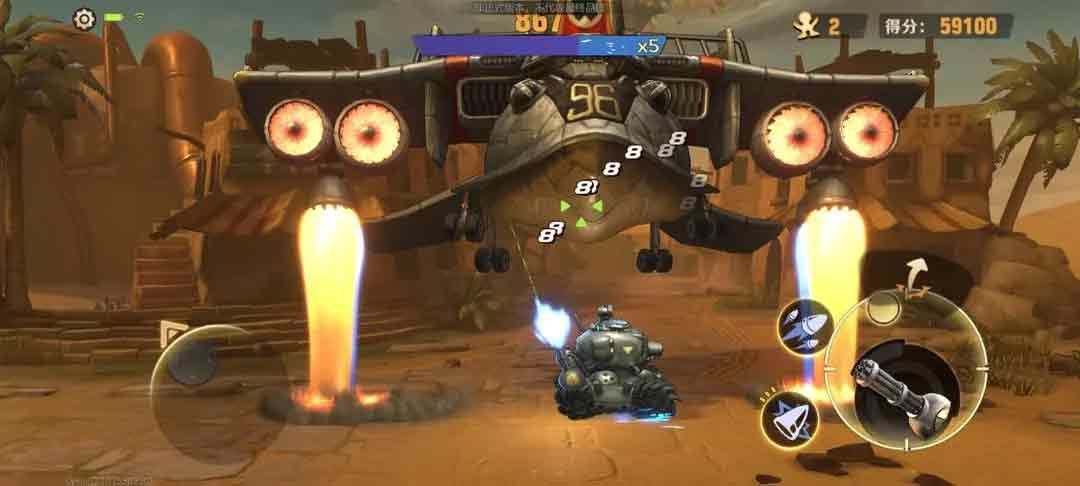The width and height of the screenshot is (1080, 486).
Task: Activate the rocket dash skill
Action: [x=788, y=419]
